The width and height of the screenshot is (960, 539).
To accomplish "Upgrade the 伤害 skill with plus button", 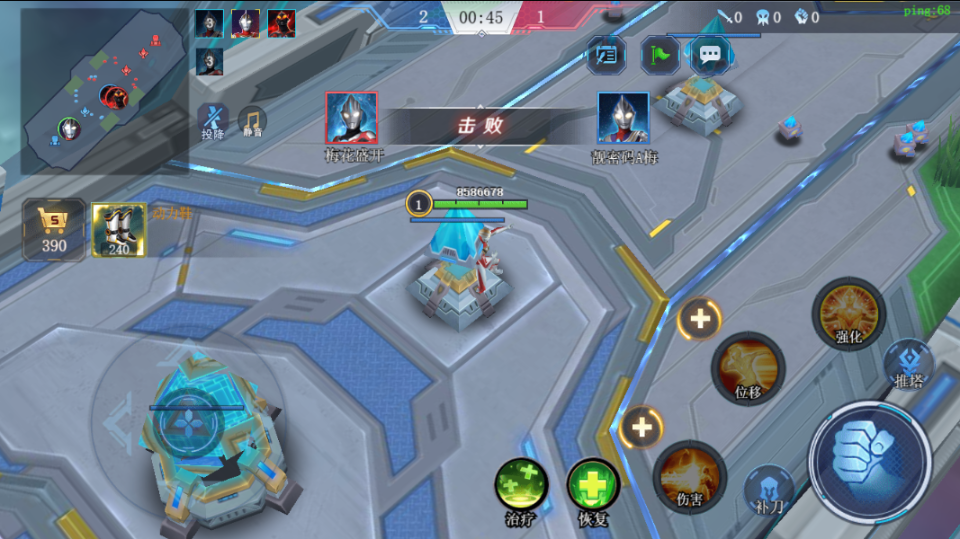I will [x=641, y=429].
